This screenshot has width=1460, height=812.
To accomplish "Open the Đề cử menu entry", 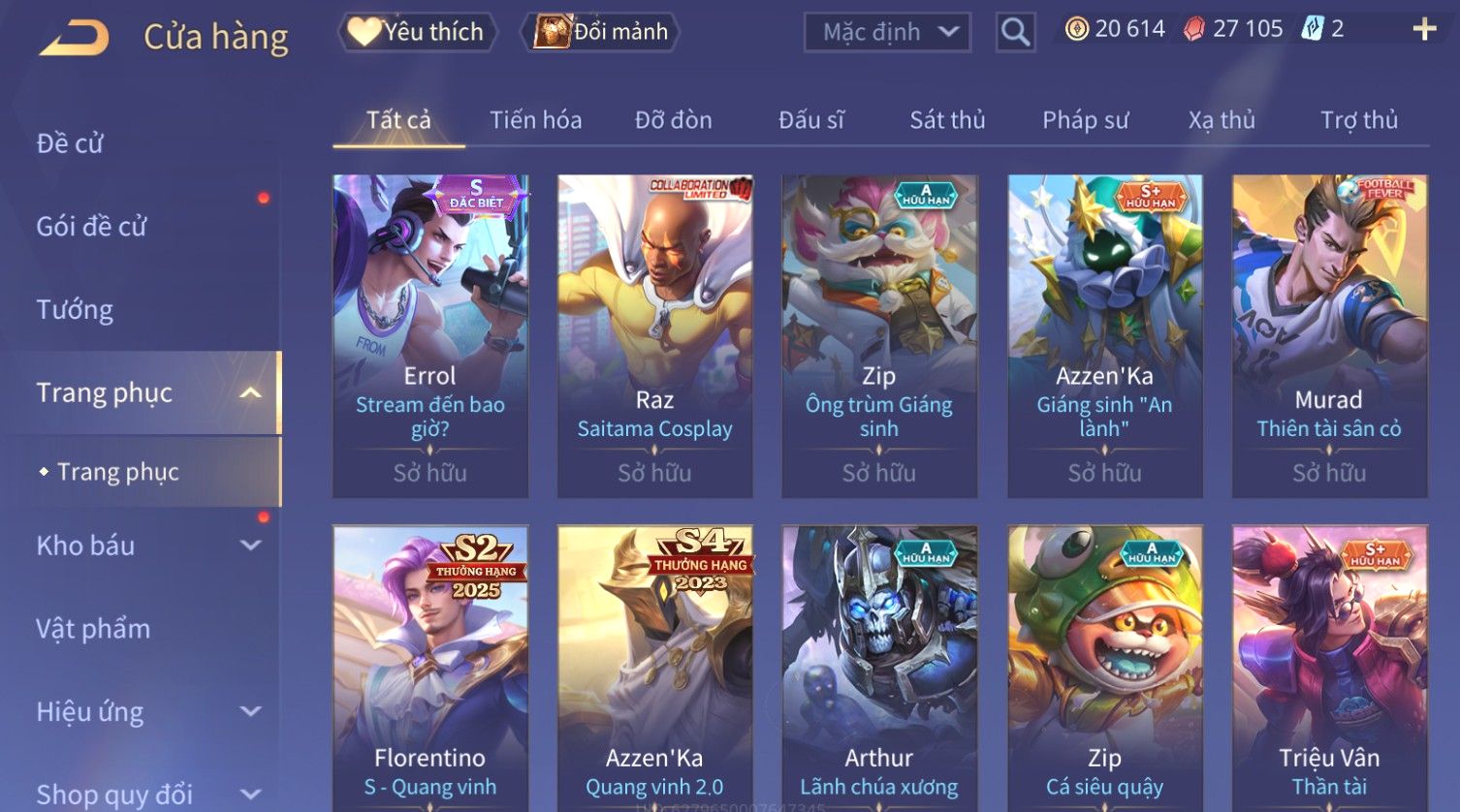I will click(70, 143).
